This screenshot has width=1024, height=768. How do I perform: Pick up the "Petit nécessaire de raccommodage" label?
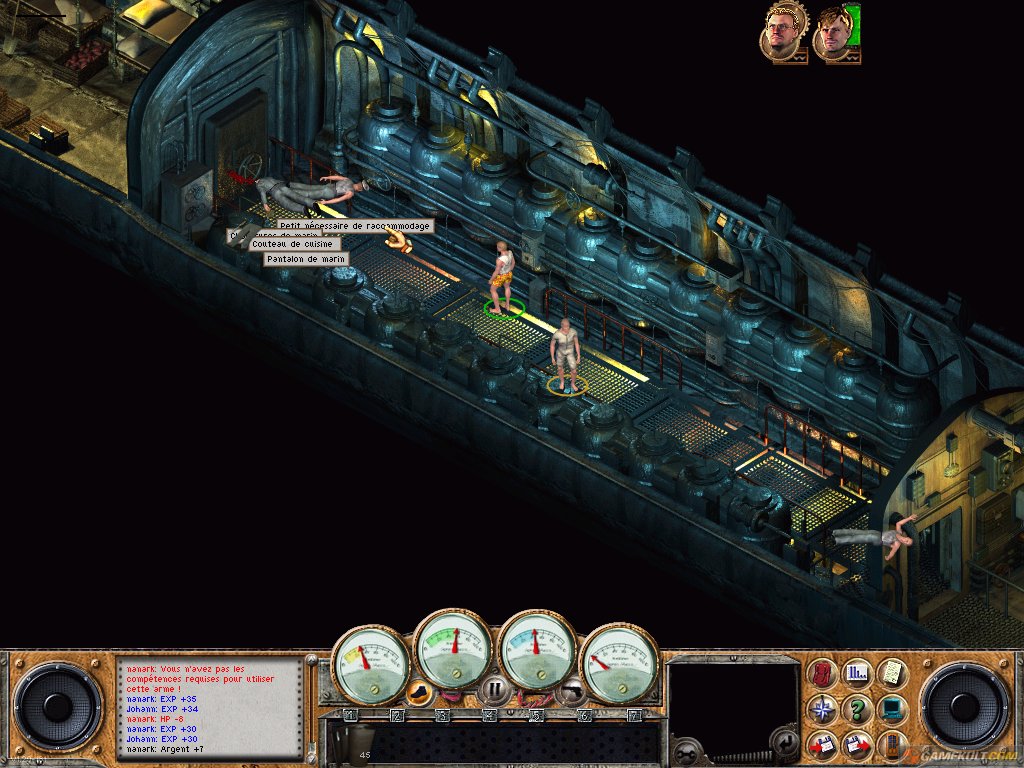355,226
